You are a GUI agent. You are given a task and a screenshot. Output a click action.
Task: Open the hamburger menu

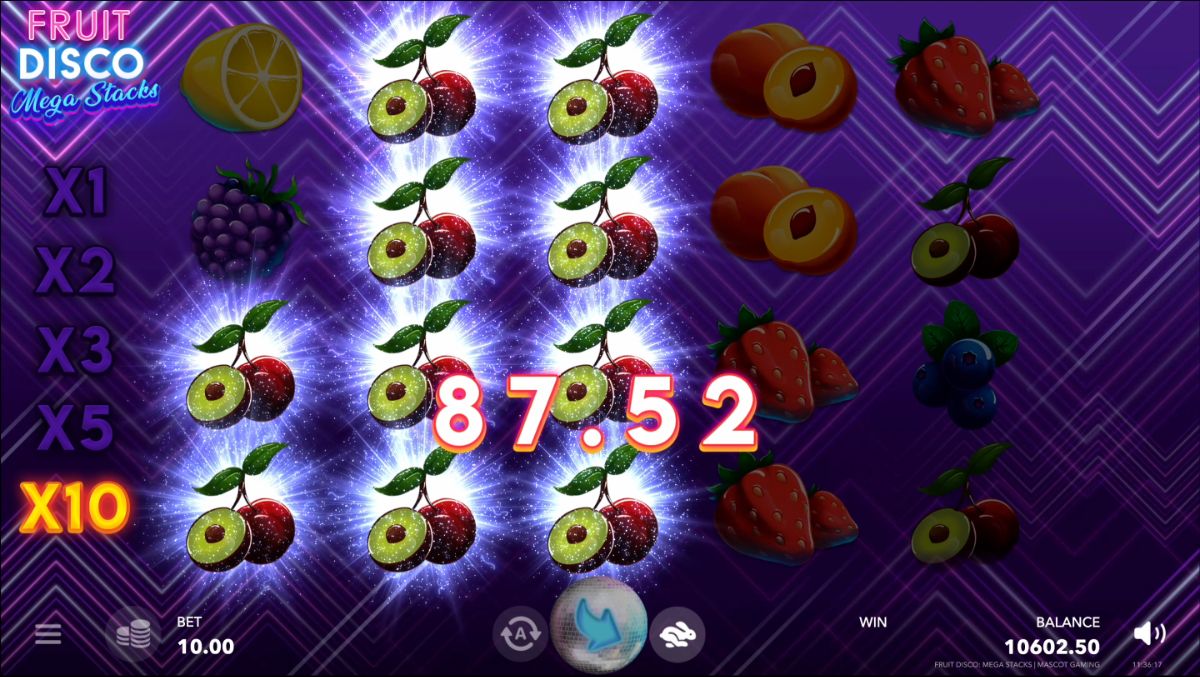[x=48, y=634]
